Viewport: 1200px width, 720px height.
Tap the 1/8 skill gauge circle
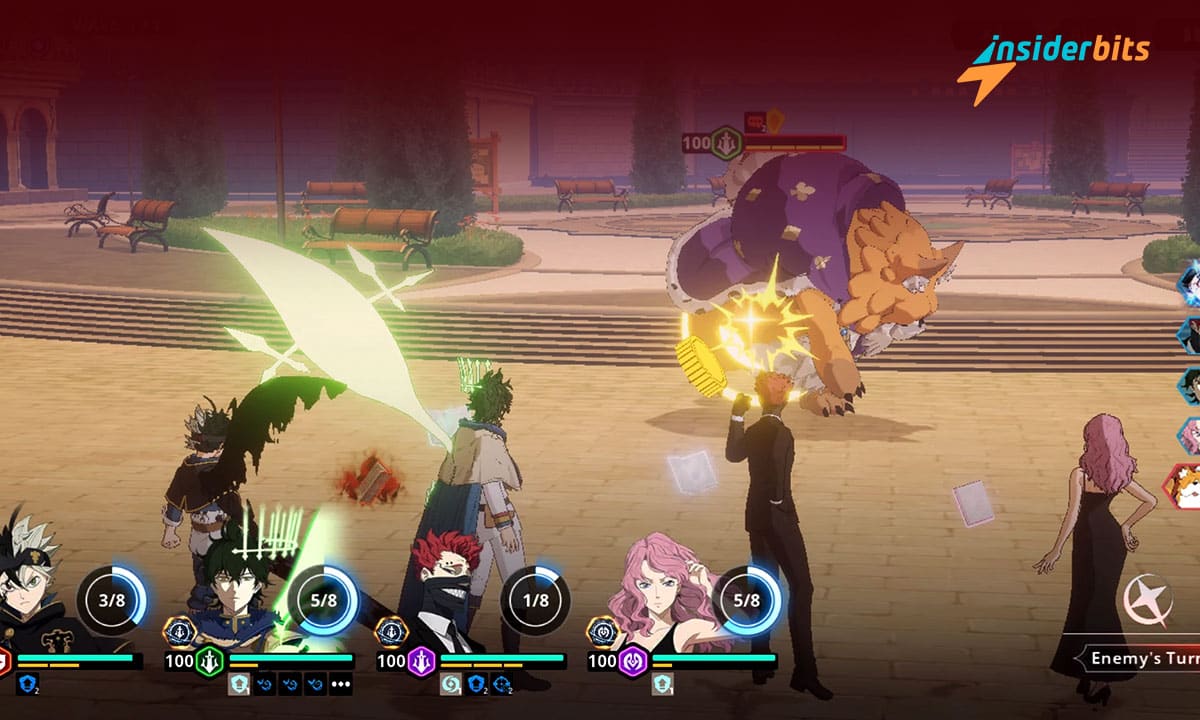536,600
